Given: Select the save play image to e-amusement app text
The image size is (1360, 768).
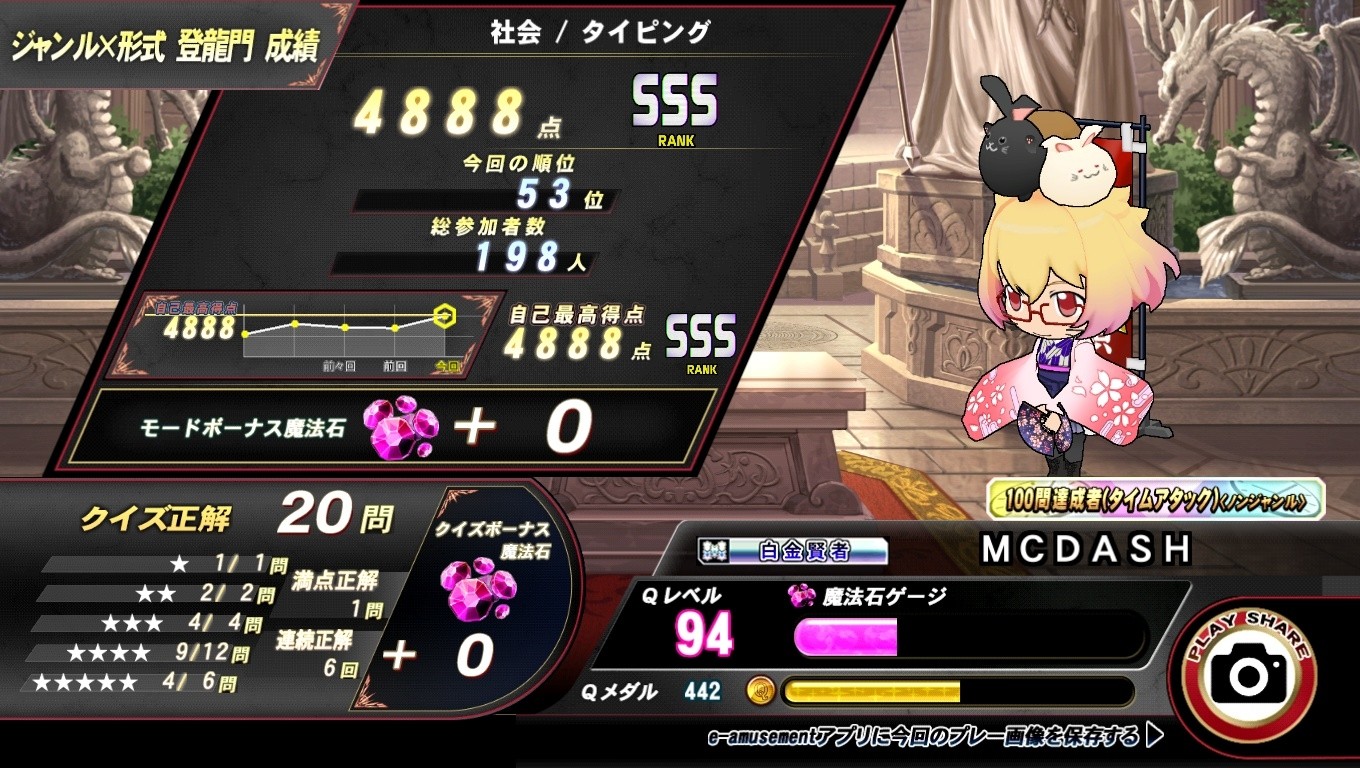Looking at the screenshot, I should click(934, 737).
